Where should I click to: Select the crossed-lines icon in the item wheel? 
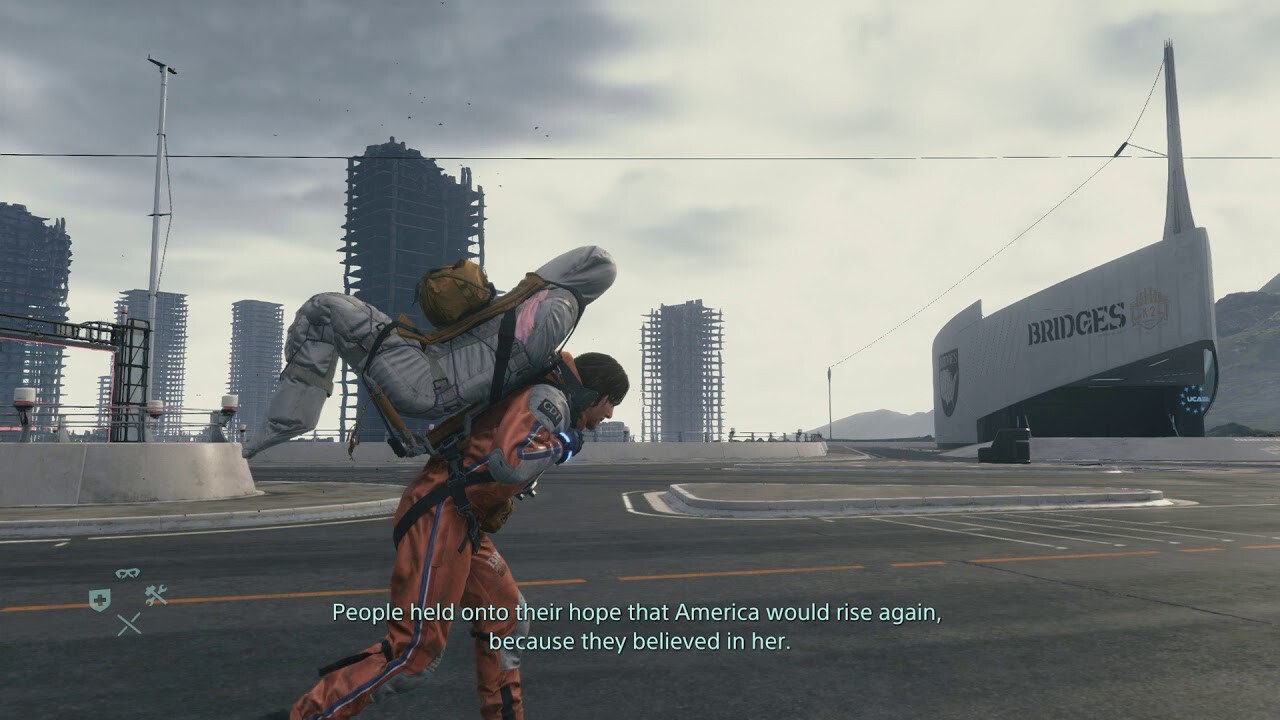click(x=129, y=624)
